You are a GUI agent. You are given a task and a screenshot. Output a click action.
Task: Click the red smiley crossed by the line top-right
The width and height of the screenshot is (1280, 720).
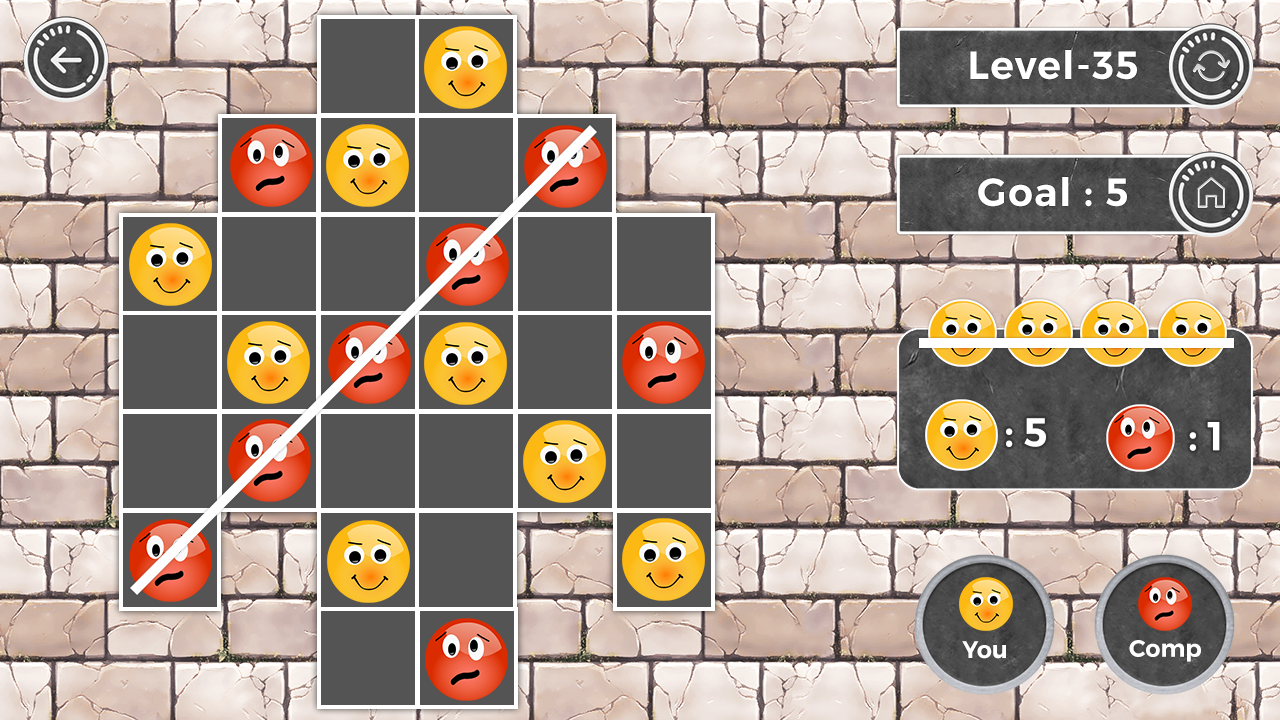[565, 164]
